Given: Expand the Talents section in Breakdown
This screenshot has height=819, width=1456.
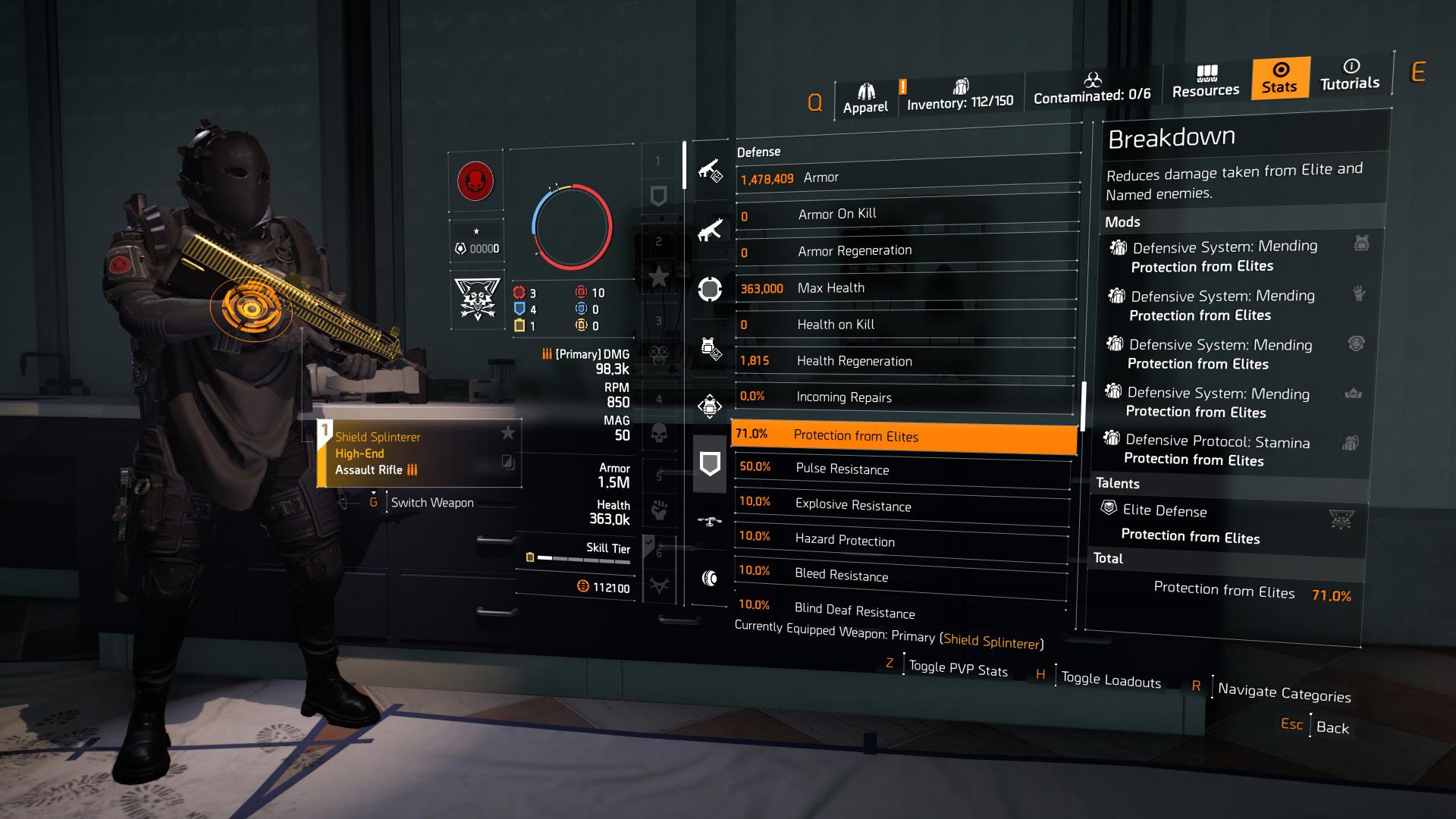Looking at the screenshot, I should click(x=1118, y=483).
